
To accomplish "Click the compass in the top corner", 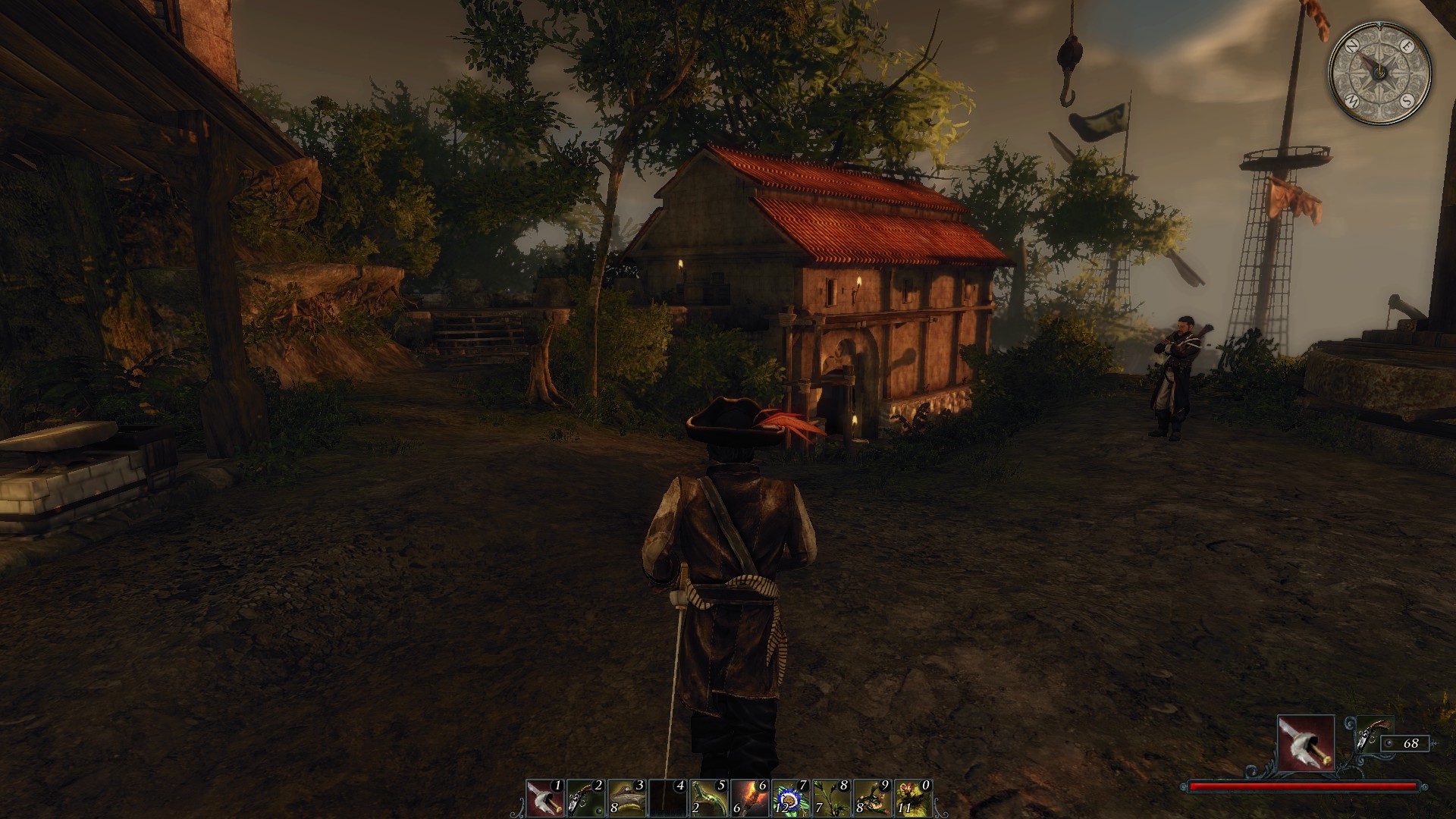I will (x=1379, y=72).
